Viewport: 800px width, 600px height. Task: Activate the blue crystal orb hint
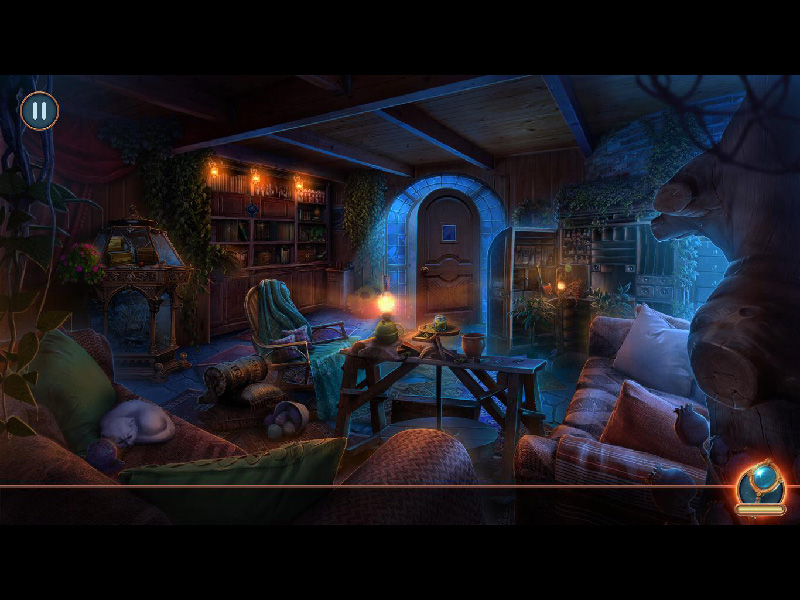pyautogui.click(x=760, y=485)
